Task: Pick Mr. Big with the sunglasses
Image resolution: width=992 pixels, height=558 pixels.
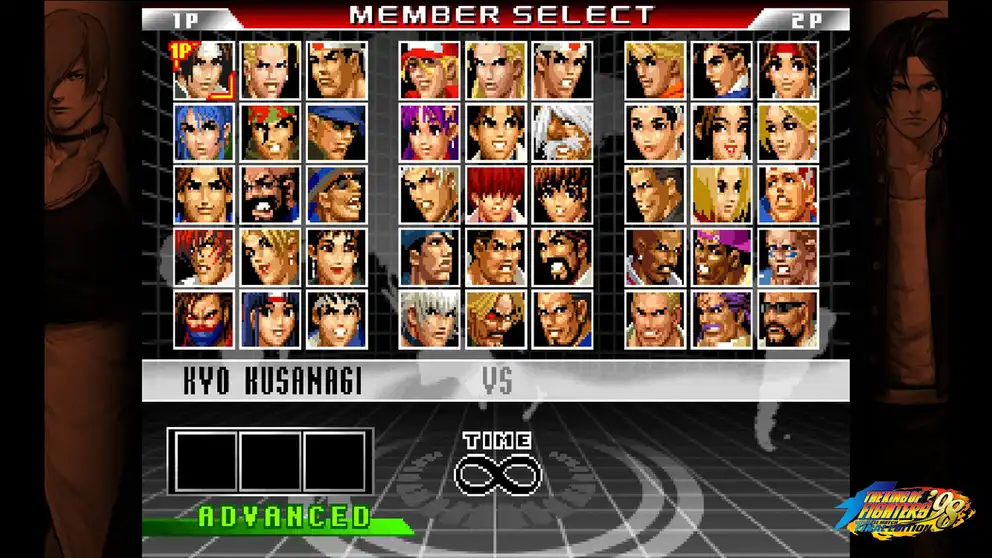Action: (x=788, y=319)
